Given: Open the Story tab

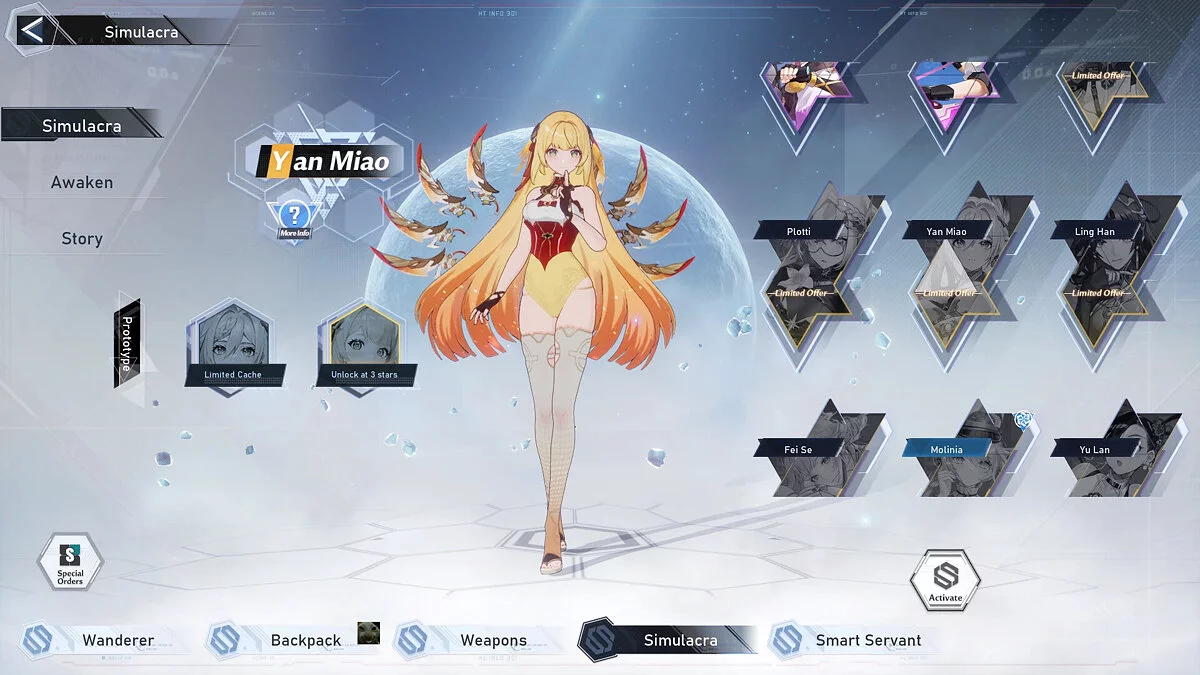Looking at the screenshot, I should coord(82,238).
